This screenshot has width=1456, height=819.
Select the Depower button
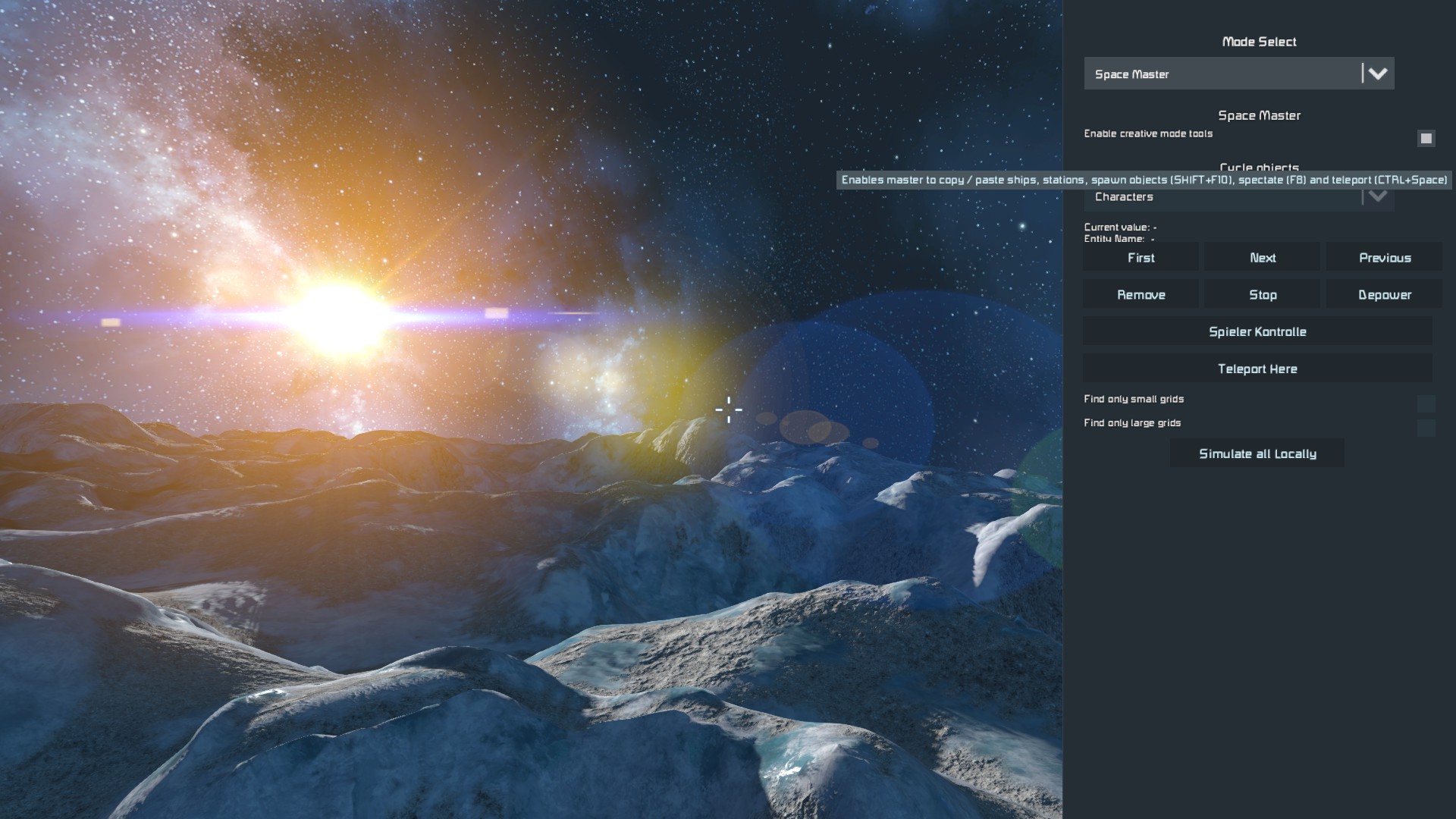pos(1384,295)
